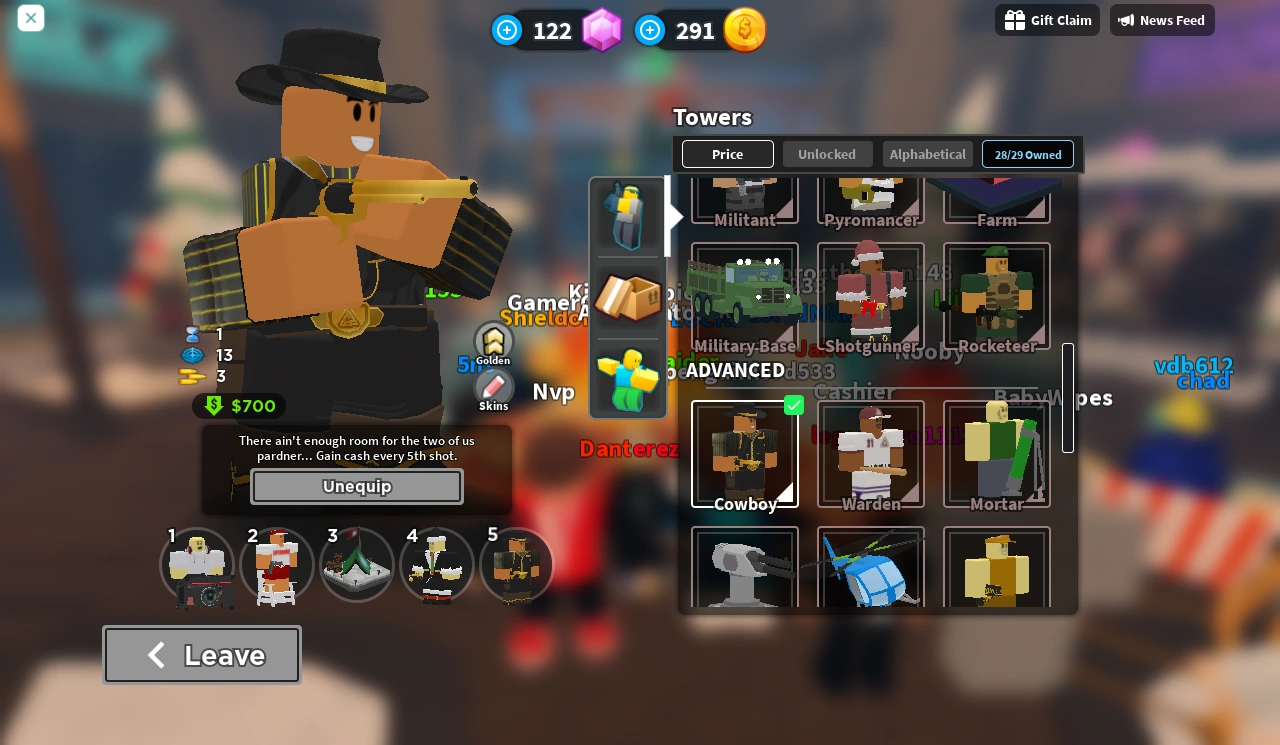The height and width of the screenshot is (745, 1280).
Task: Toggle the Unlocked filter
Action: (x=827, y=154)
